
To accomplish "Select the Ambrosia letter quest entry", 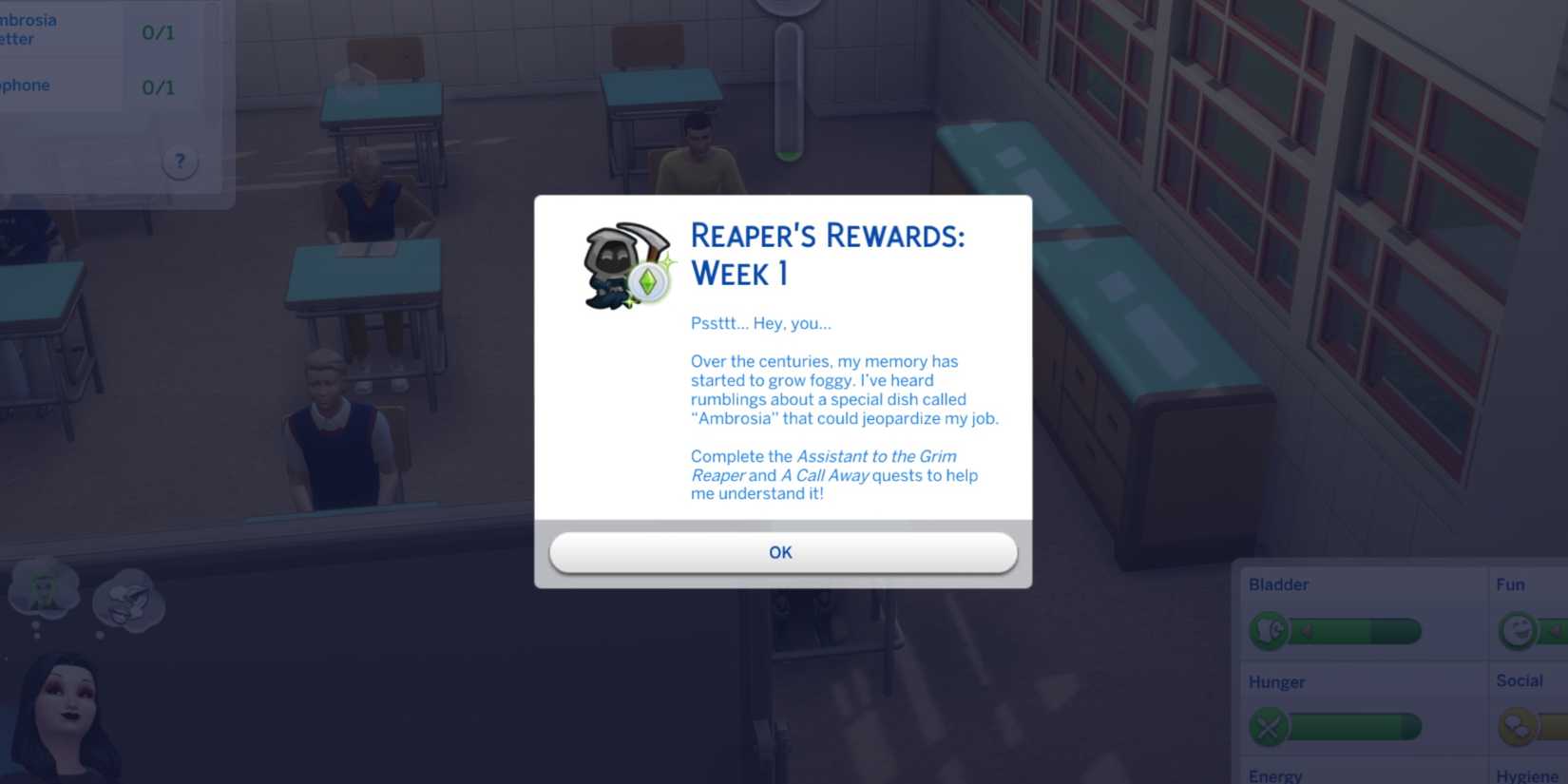I will click(x=29, y=29).
